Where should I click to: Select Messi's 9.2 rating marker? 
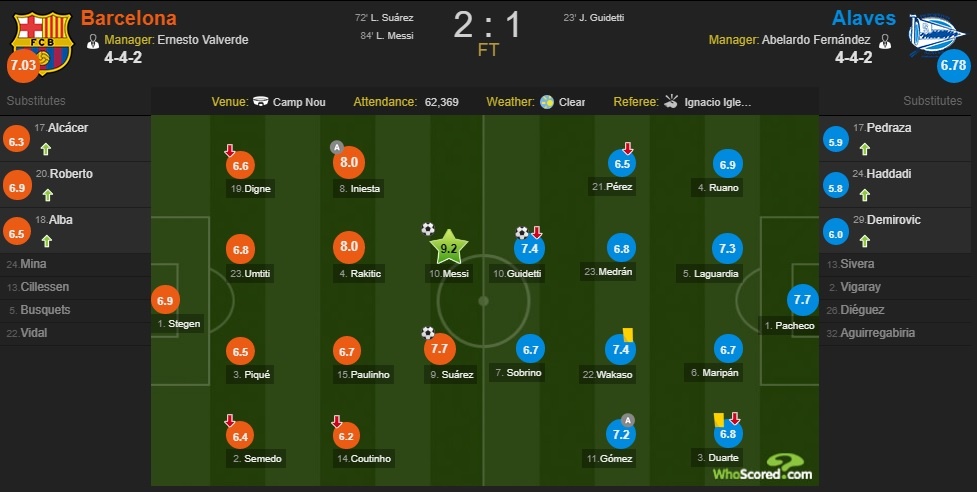447,246
